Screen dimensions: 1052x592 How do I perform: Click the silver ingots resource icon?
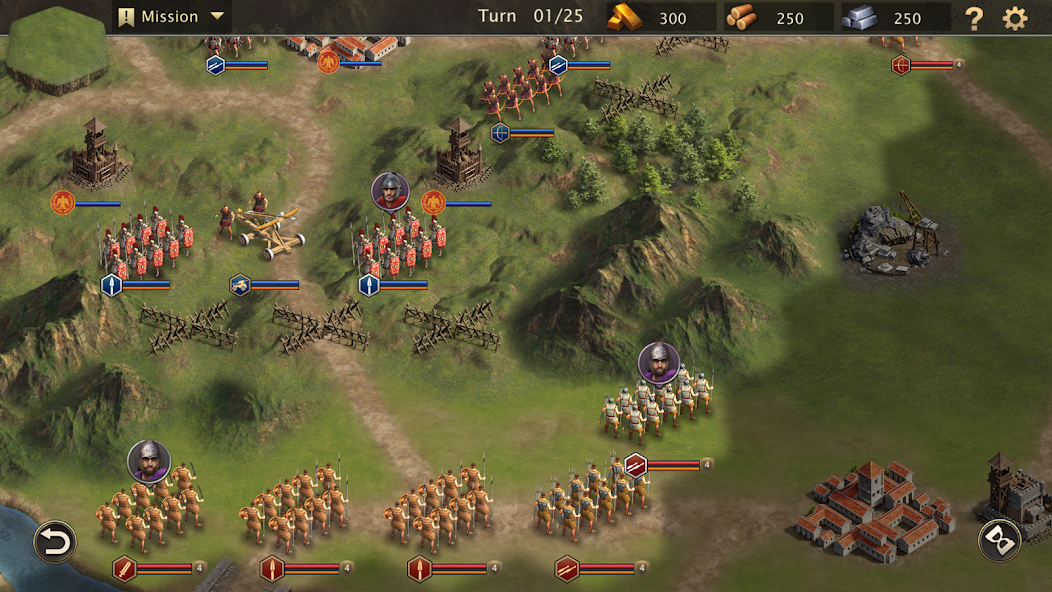[859, 17]
